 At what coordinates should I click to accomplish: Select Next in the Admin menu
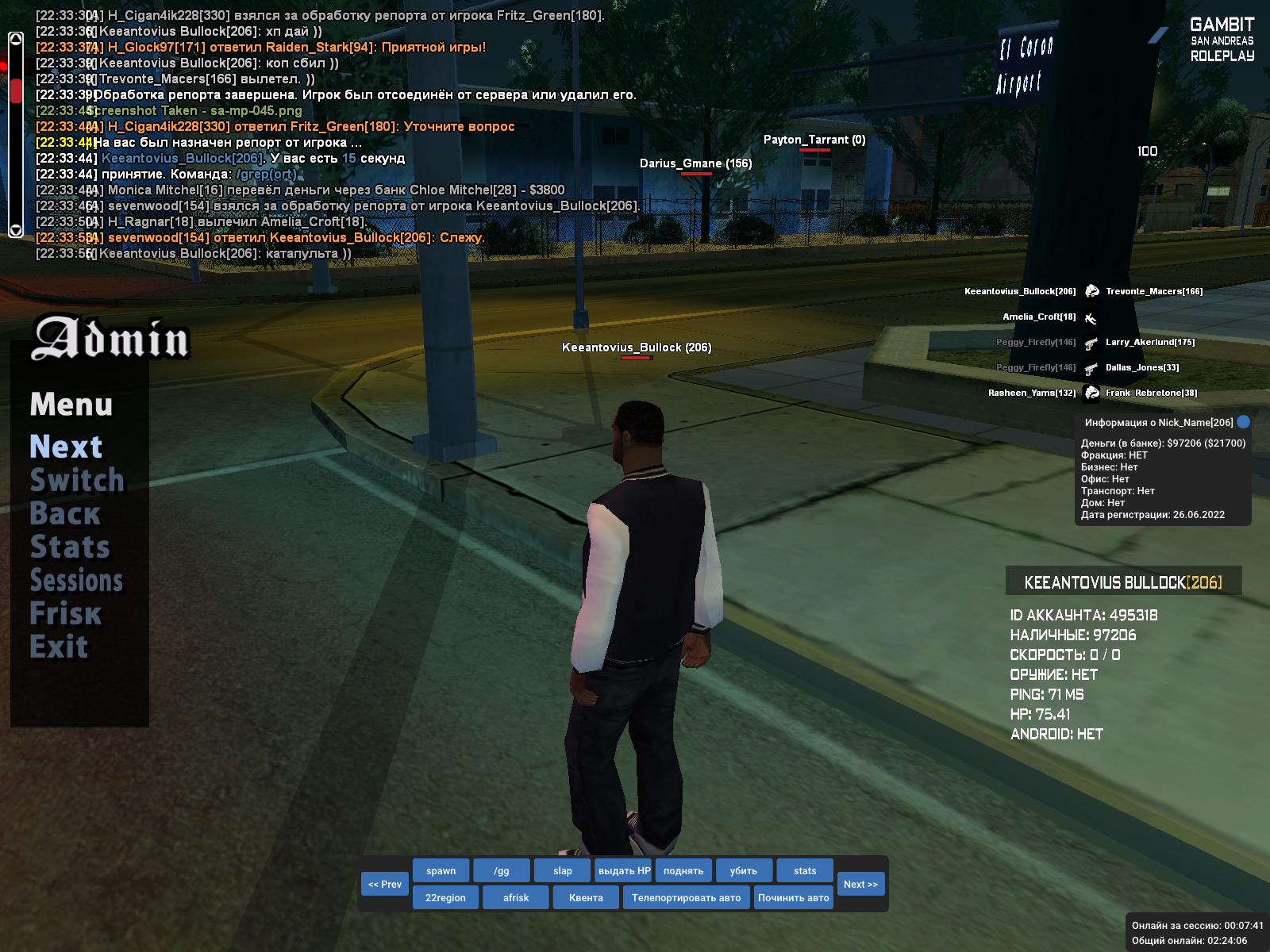66,447
